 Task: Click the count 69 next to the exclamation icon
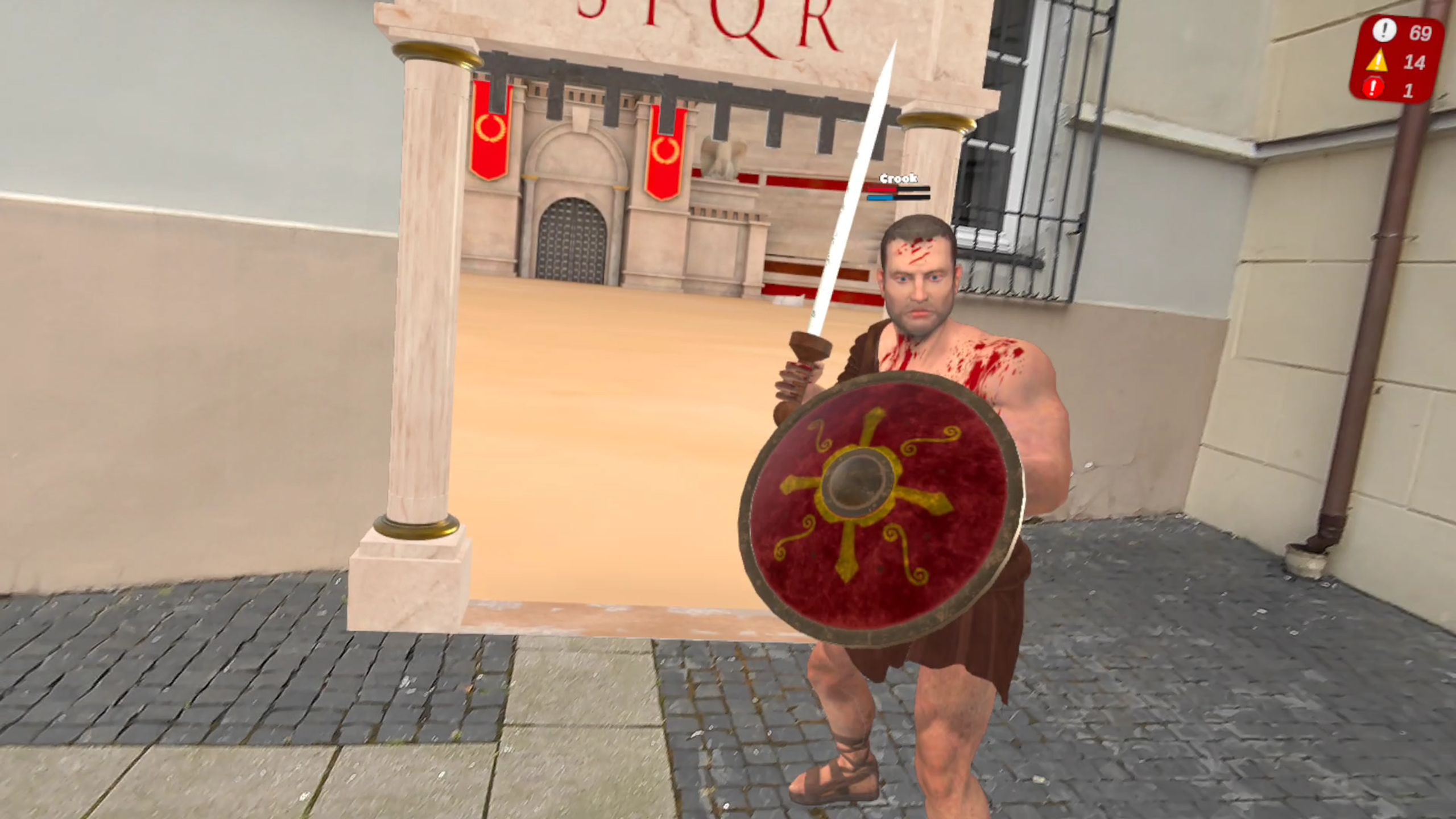(1420, 33)
